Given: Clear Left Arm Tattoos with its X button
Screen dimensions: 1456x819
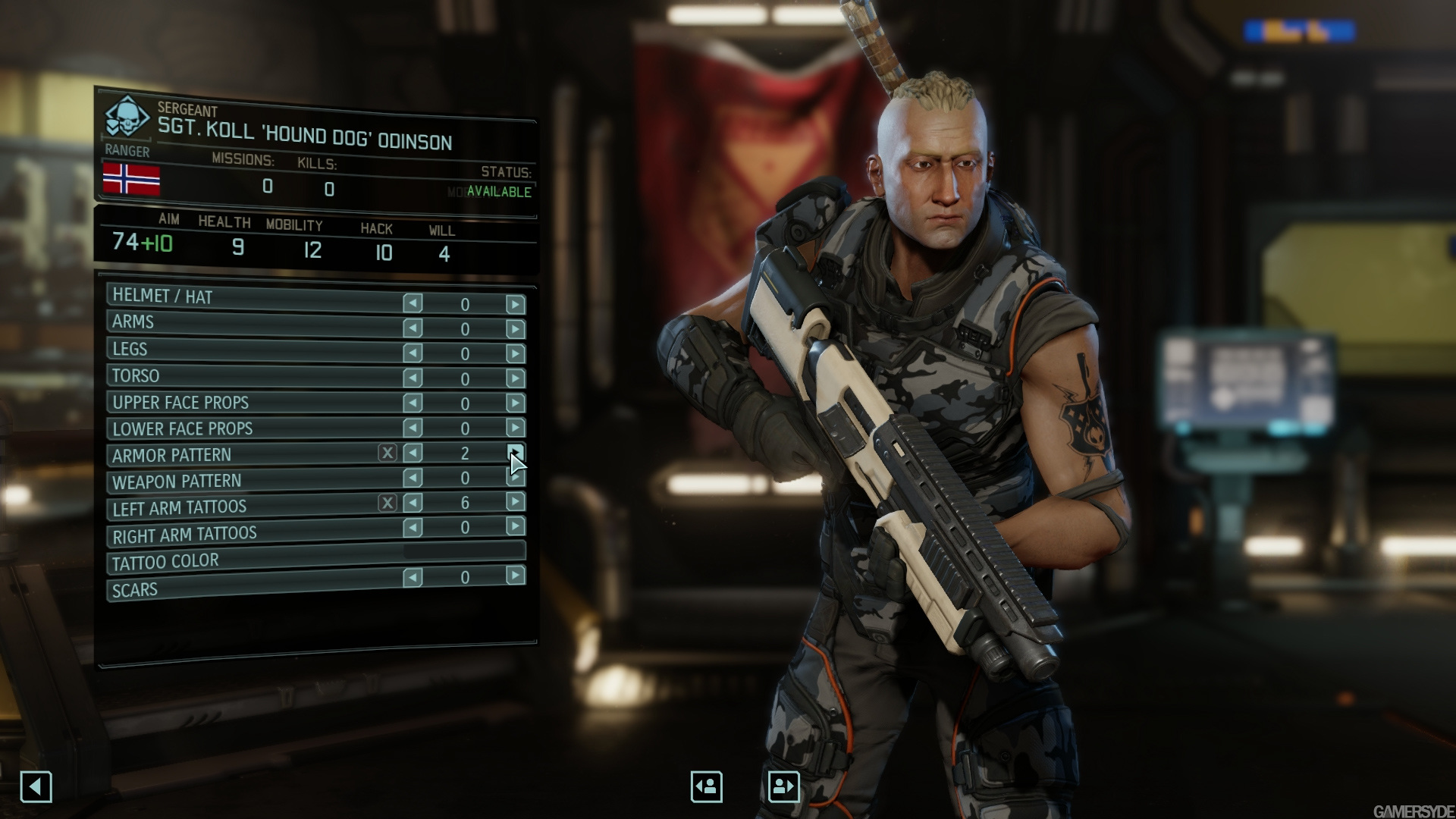Looking at the screenshot, I should click(387, 503).
